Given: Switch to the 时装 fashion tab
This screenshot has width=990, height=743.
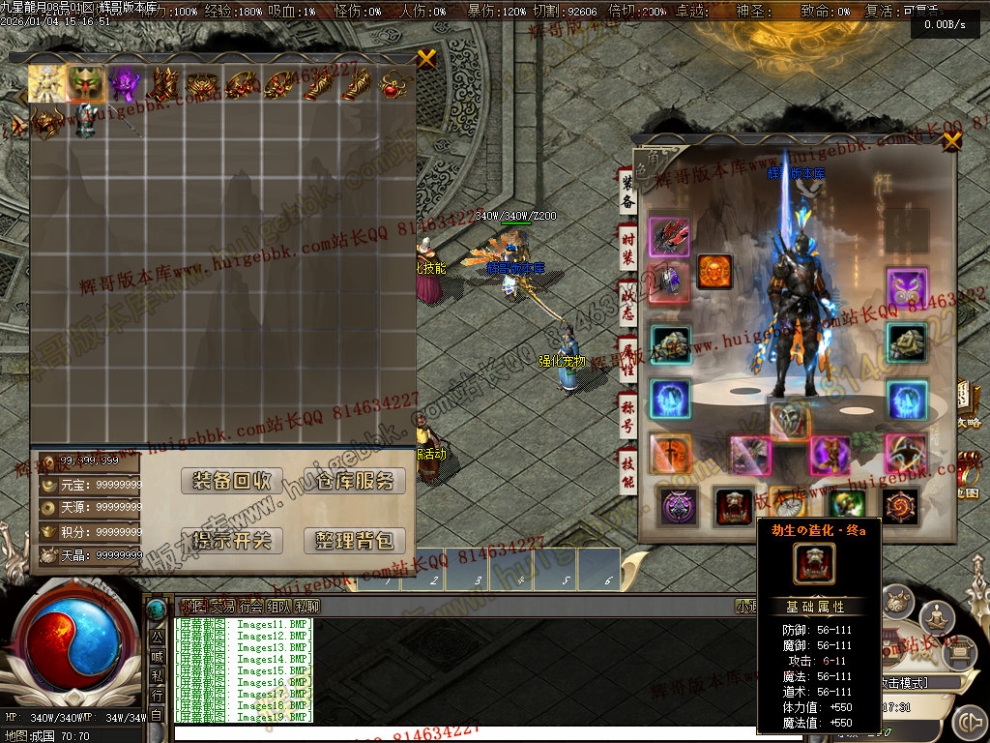Looking at the screenshot, I should click(627, 247).
